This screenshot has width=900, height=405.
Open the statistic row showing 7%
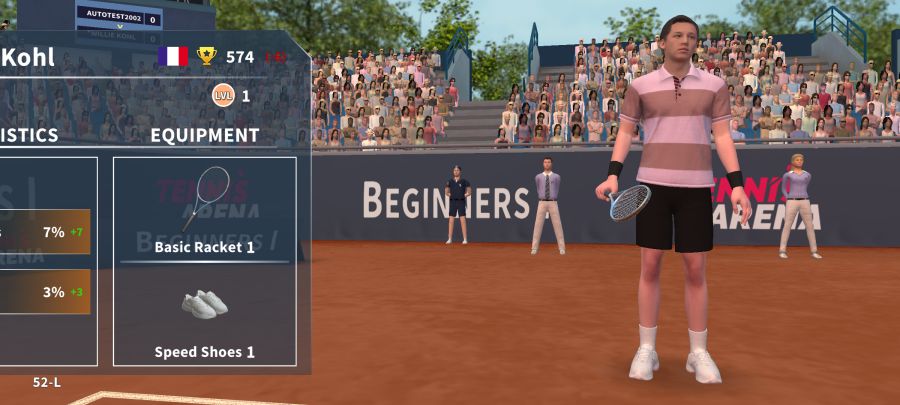coord(45,232)
